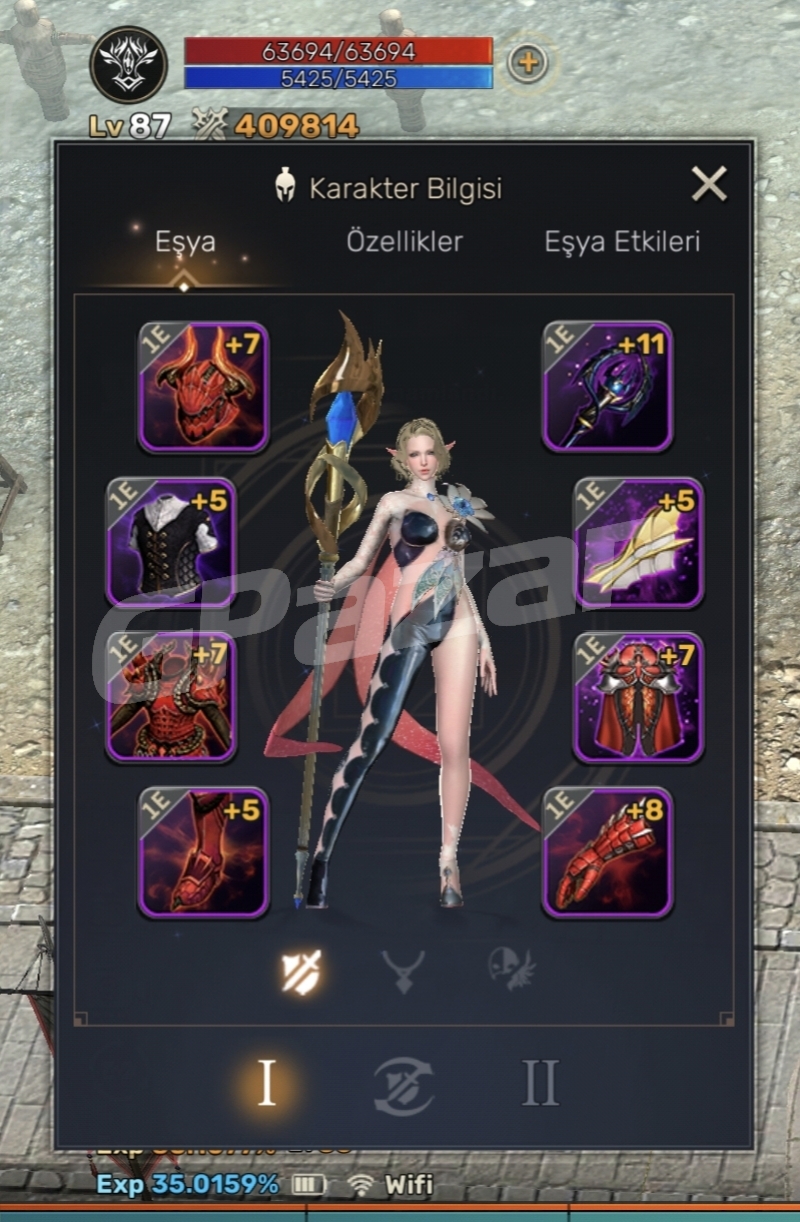Screen dimensions: 800x1222
Task: Switch to the Özellikler tab
Action: (404, 241)
